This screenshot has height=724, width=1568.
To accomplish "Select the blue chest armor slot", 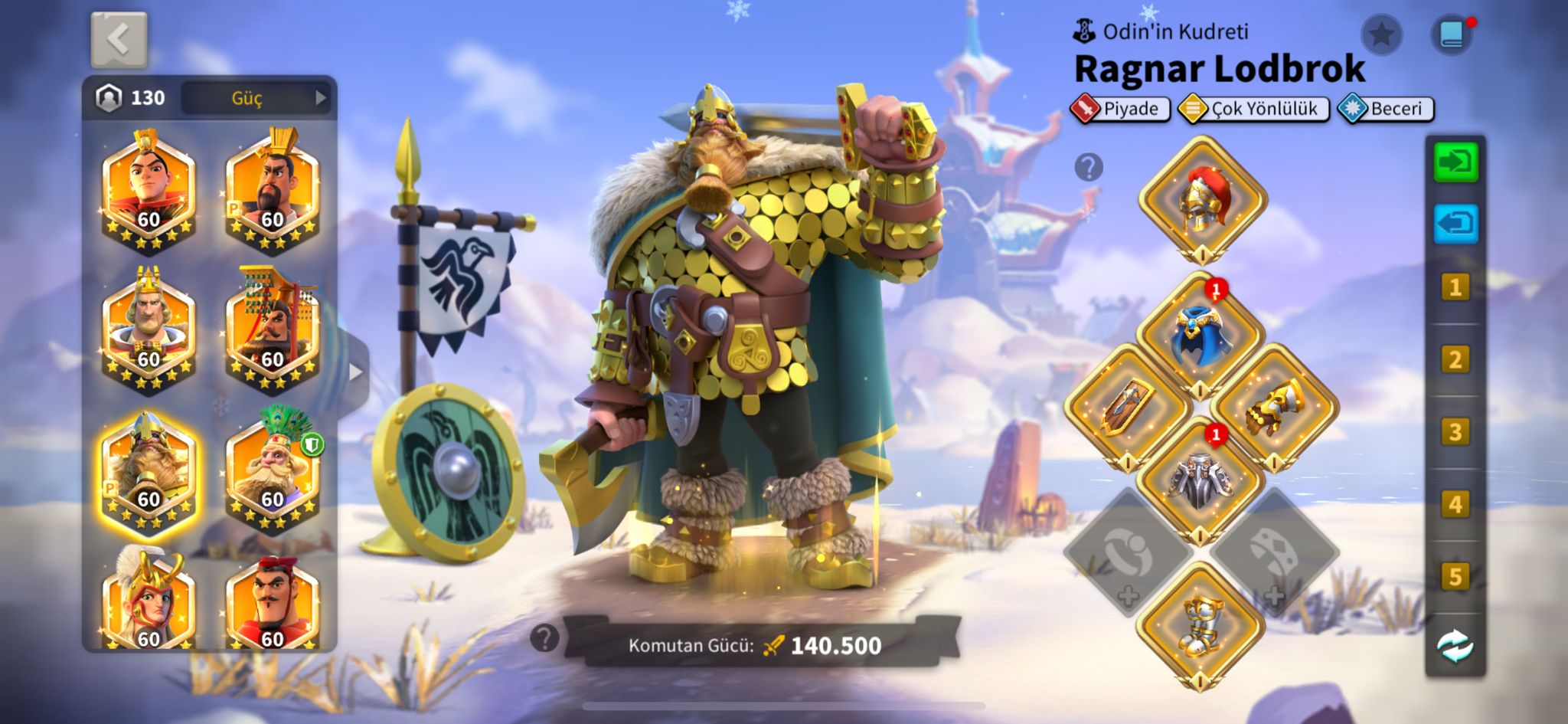I will 1200,336.
